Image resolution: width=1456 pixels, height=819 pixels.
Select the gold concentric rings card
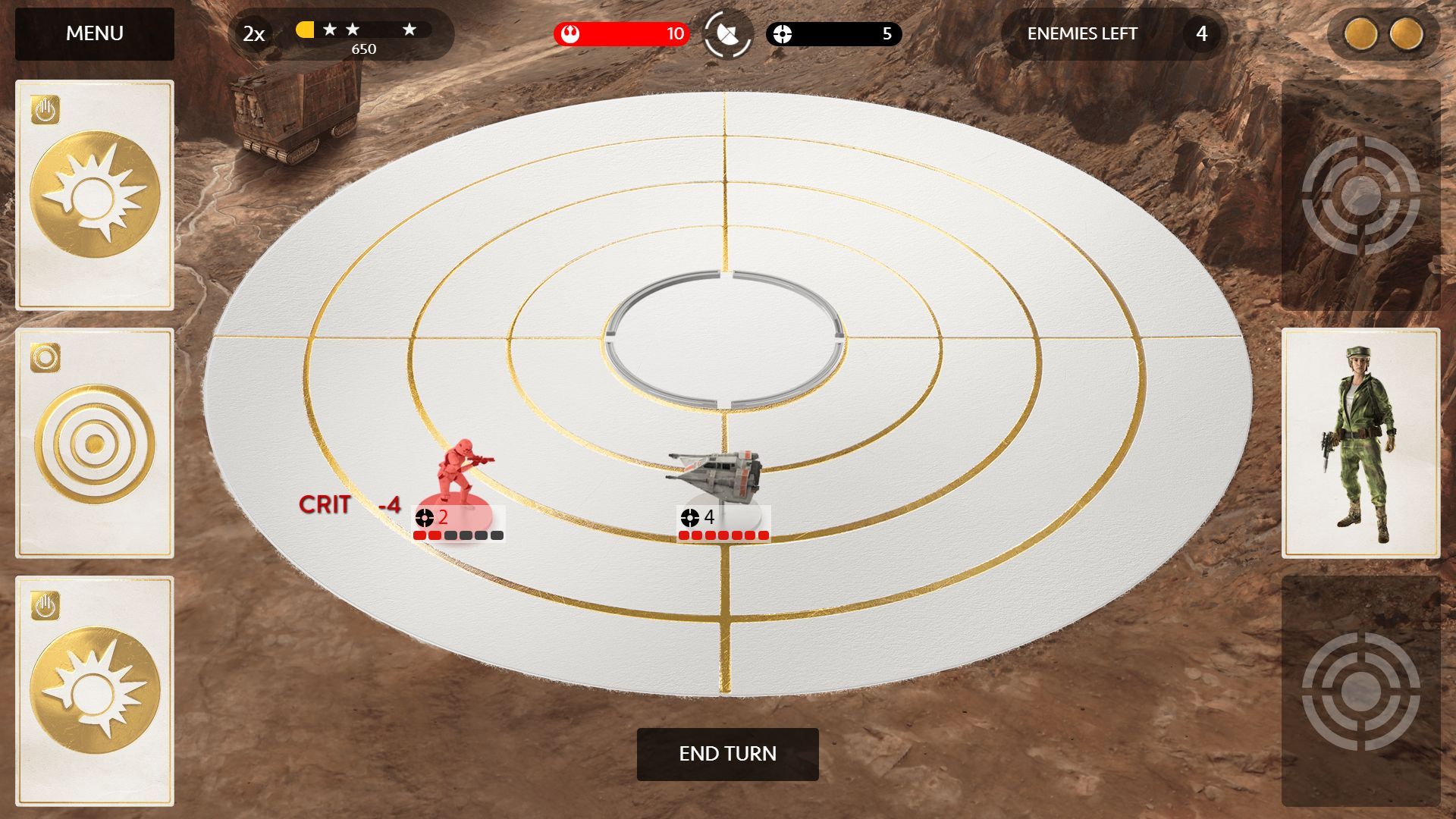[95, 444]
